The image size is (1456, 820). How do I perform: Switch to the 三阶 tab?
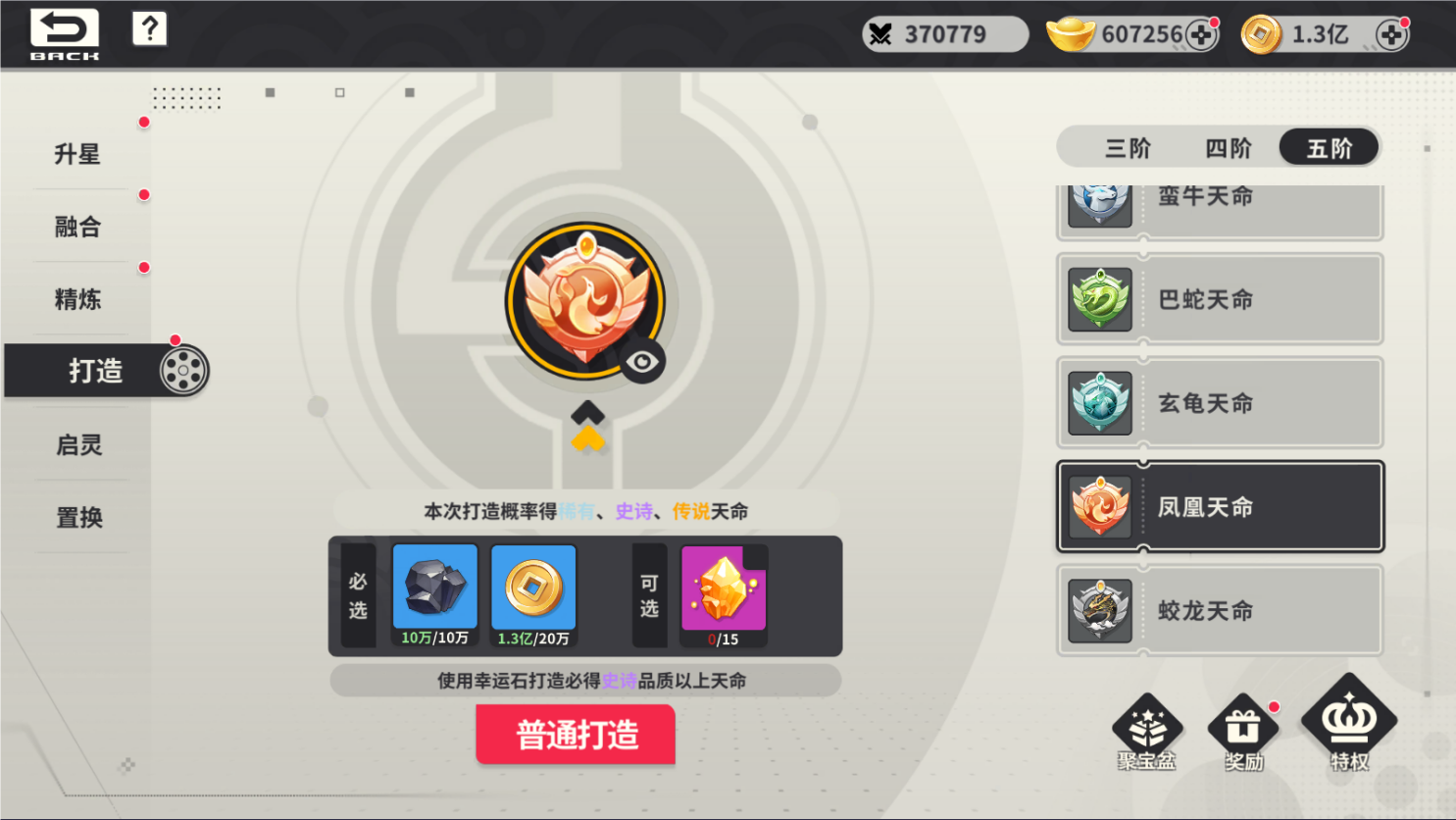tap(1128, 148)
